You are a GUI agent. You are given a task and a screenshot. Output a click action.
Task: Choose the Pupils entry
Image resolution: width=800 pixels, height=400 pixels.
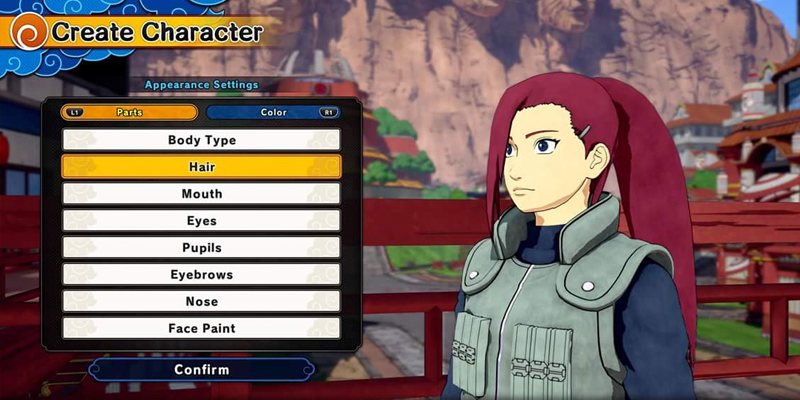[x=201, y=247]
